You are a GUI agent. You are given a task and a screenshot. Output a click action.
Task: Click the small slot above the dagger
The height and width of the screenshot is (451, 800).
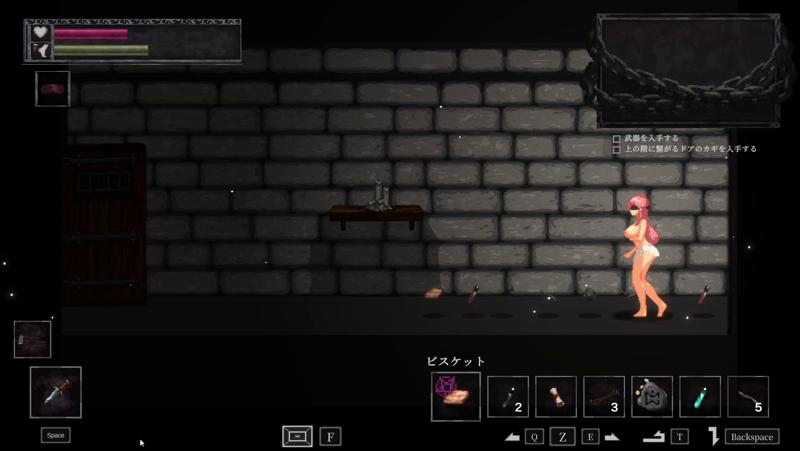[32, 339]
